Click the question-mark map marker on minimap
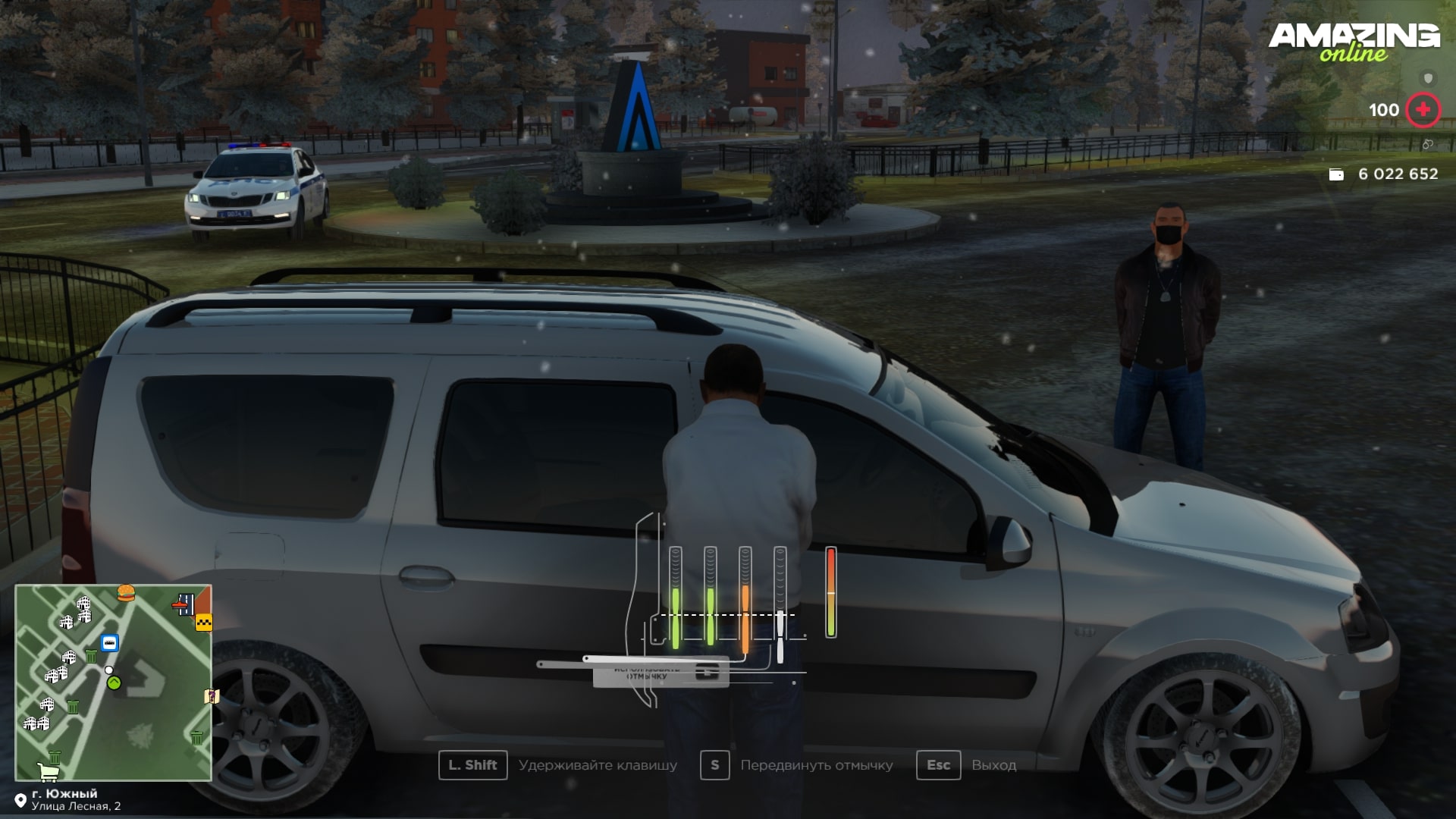This screenshot has height=819, width=1456. point(211,696)
